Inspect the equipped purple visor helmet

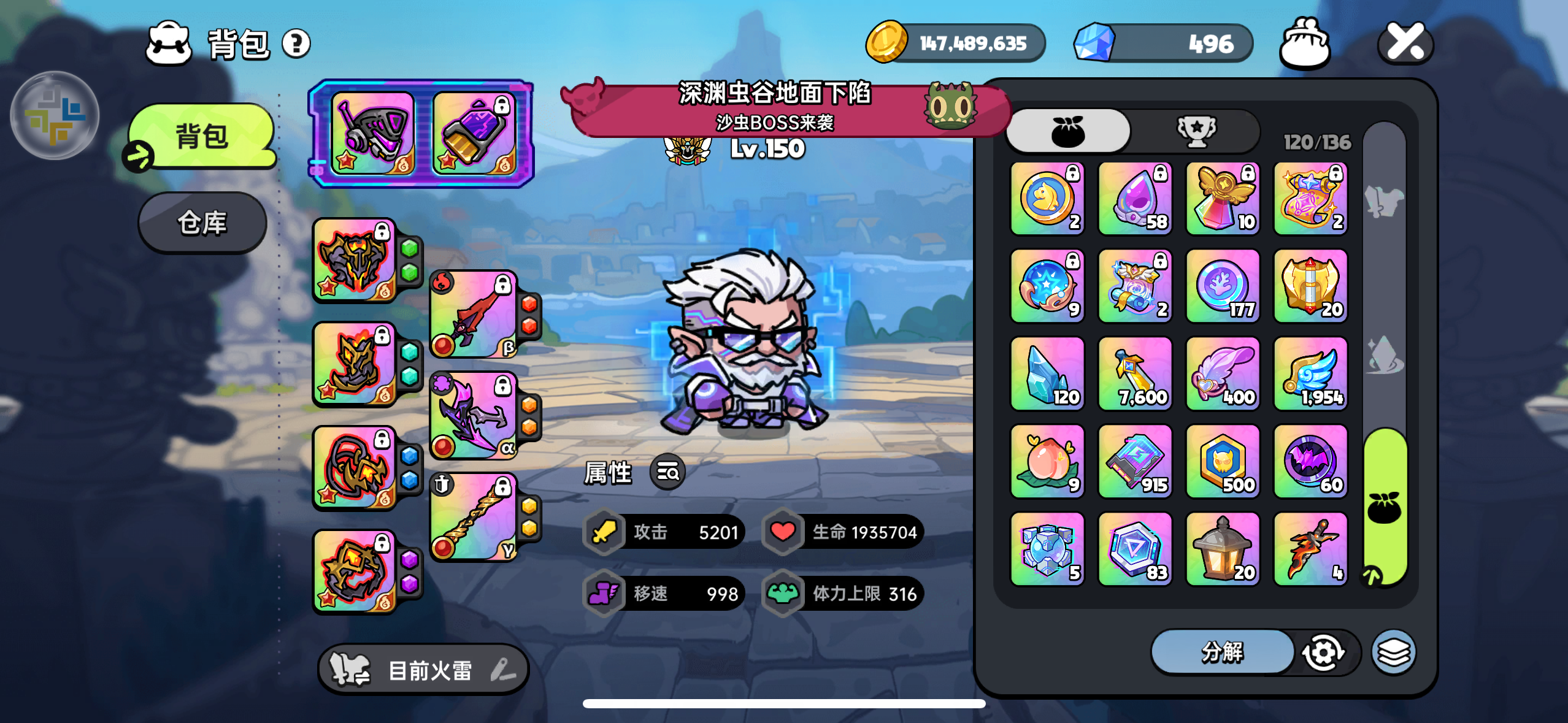[x=372, y=133]
